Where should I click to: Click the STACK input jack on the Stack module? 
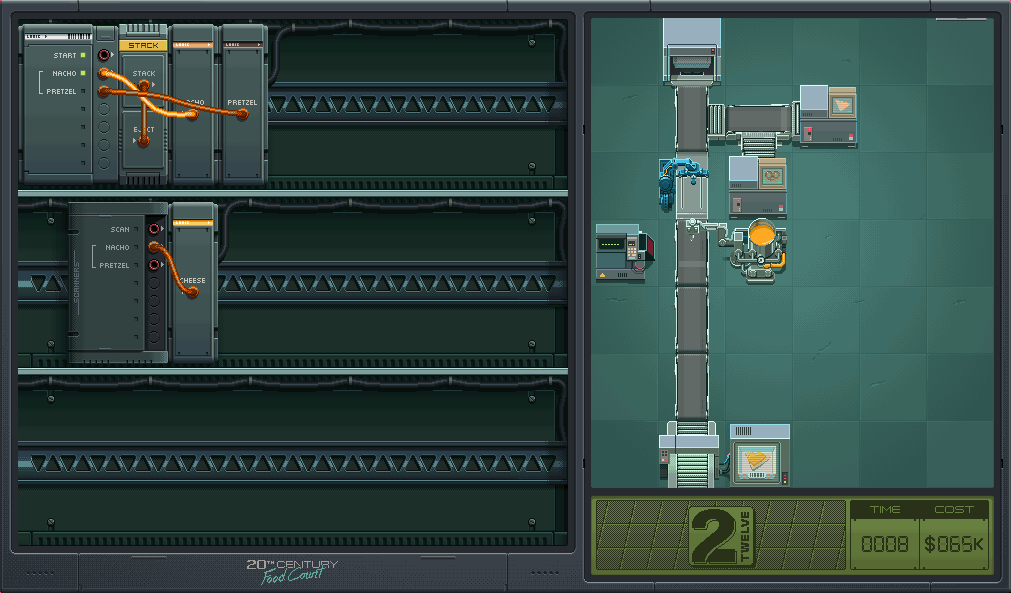pos(144,85)
